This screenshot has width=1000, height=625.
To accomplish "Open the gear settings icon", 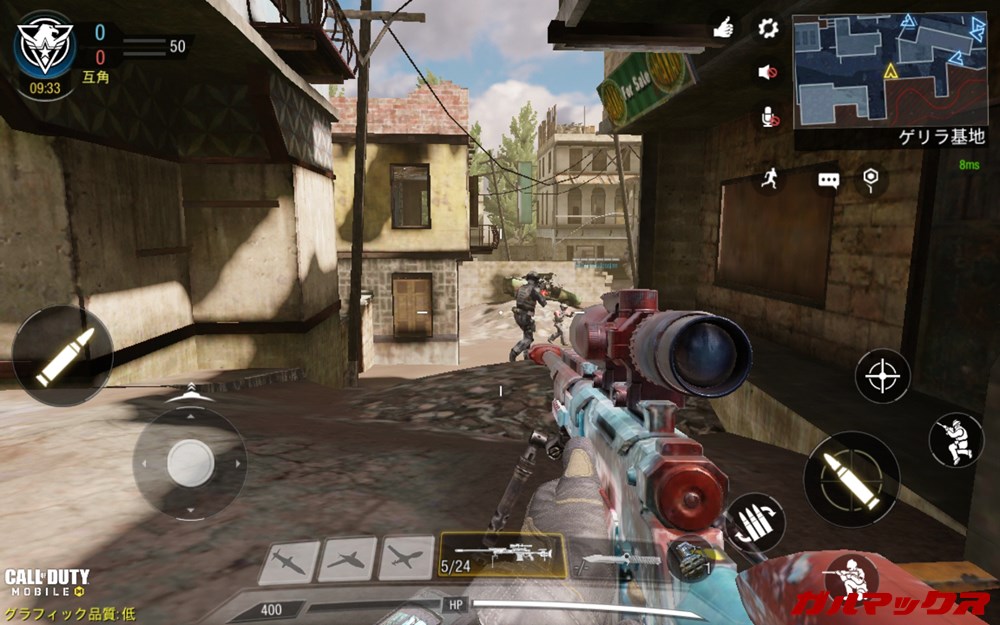I will coord(768,28).
